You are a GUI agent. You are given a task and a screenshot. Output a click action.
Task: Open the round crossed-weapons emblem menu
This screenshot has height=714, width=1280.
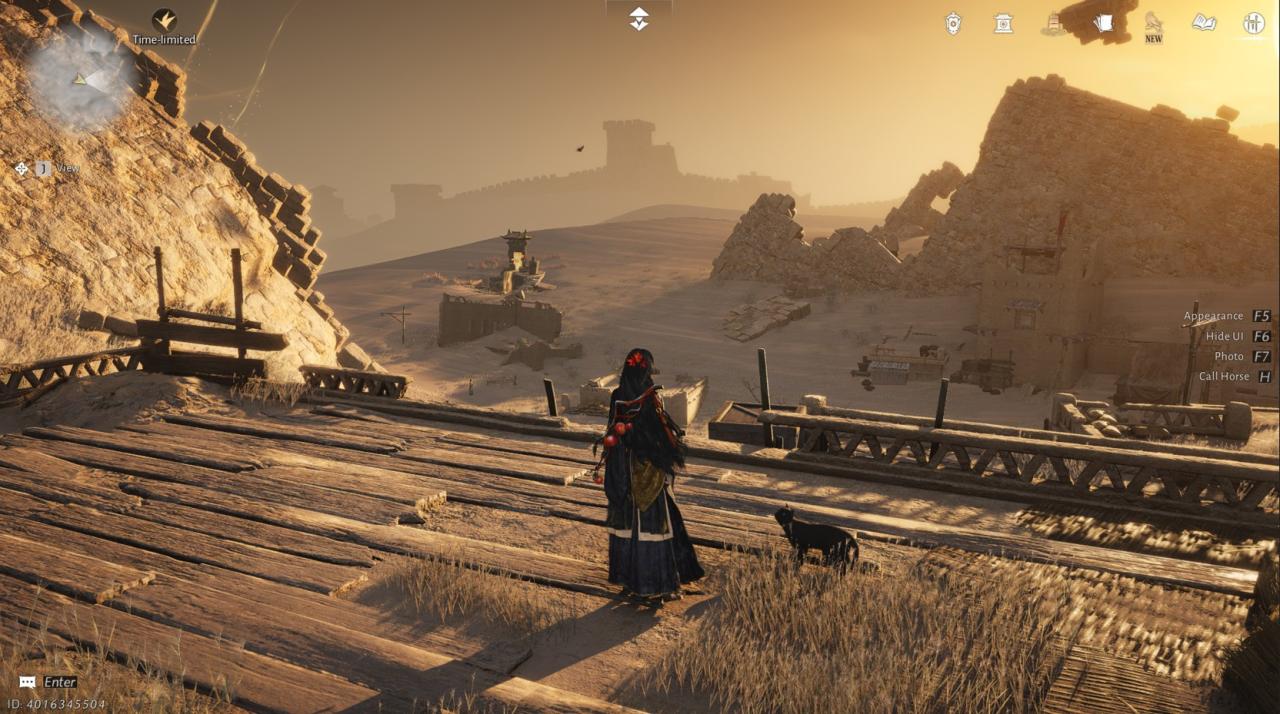coord(1254,24)
